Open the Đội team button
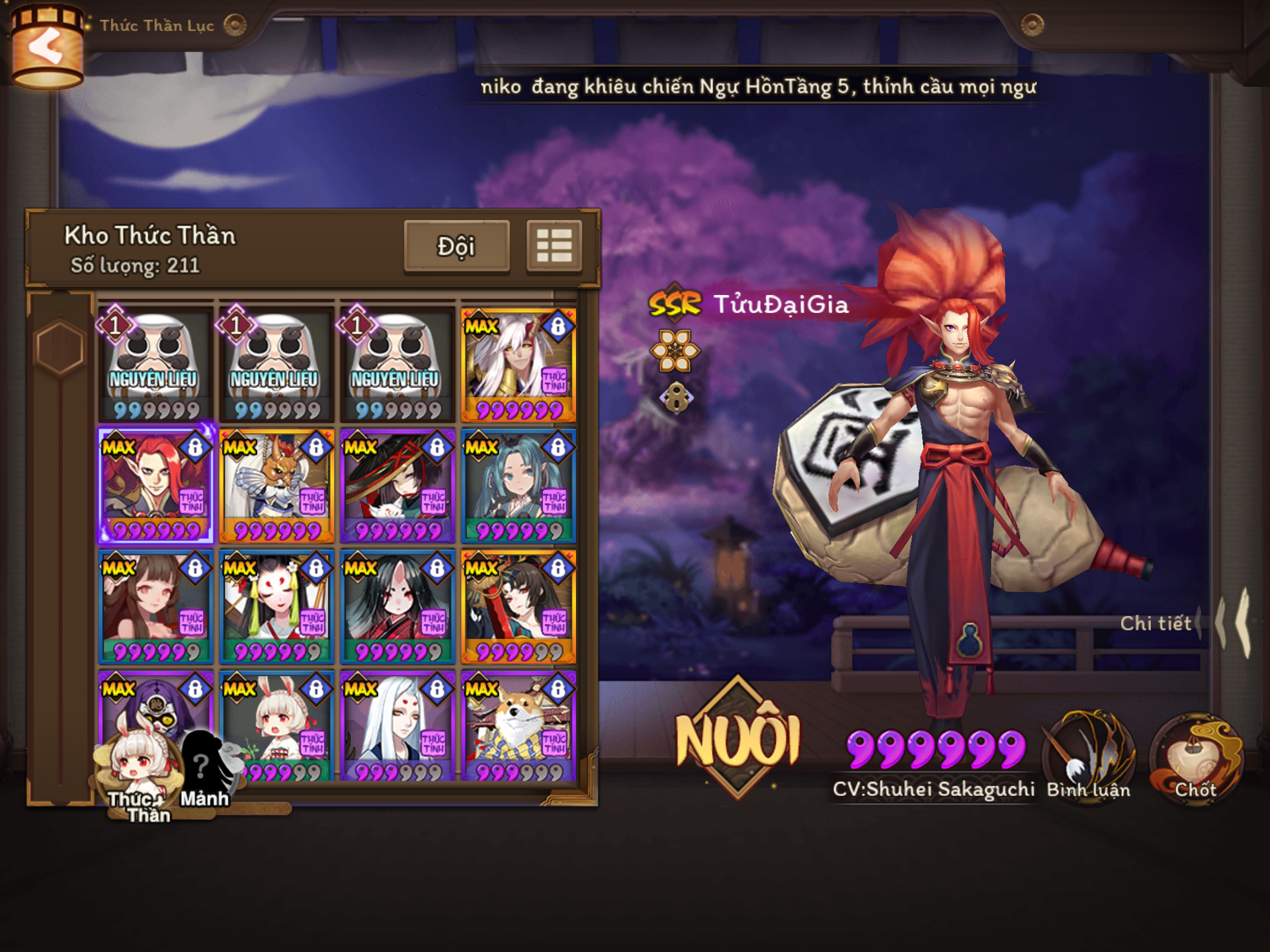Screen dimensions: 1270x952 pos(456,247)
